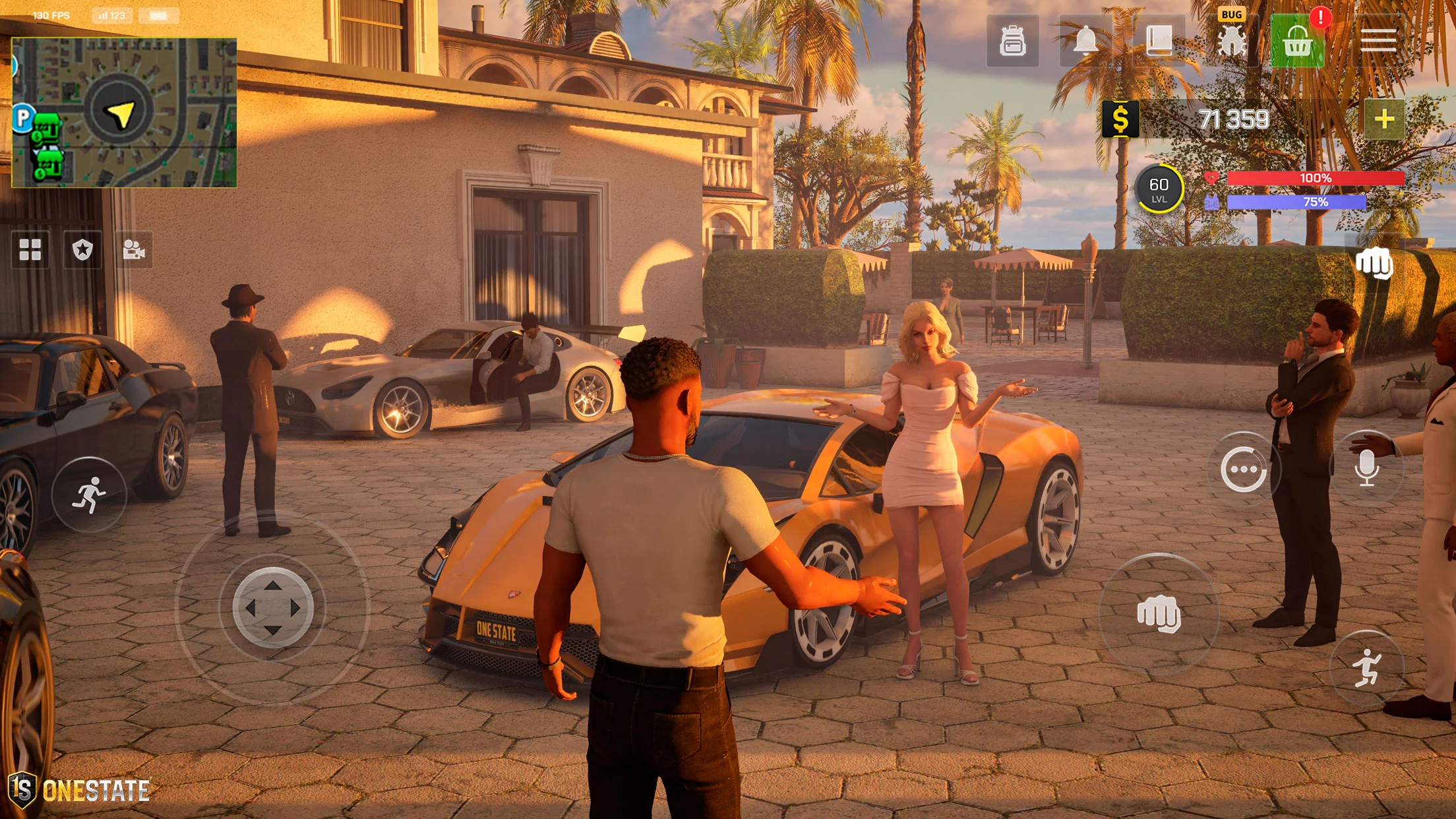Viewport: 1456px width, 819px height.
Task: Open the hamburger main menu
Action: [x=1378, y=41]
